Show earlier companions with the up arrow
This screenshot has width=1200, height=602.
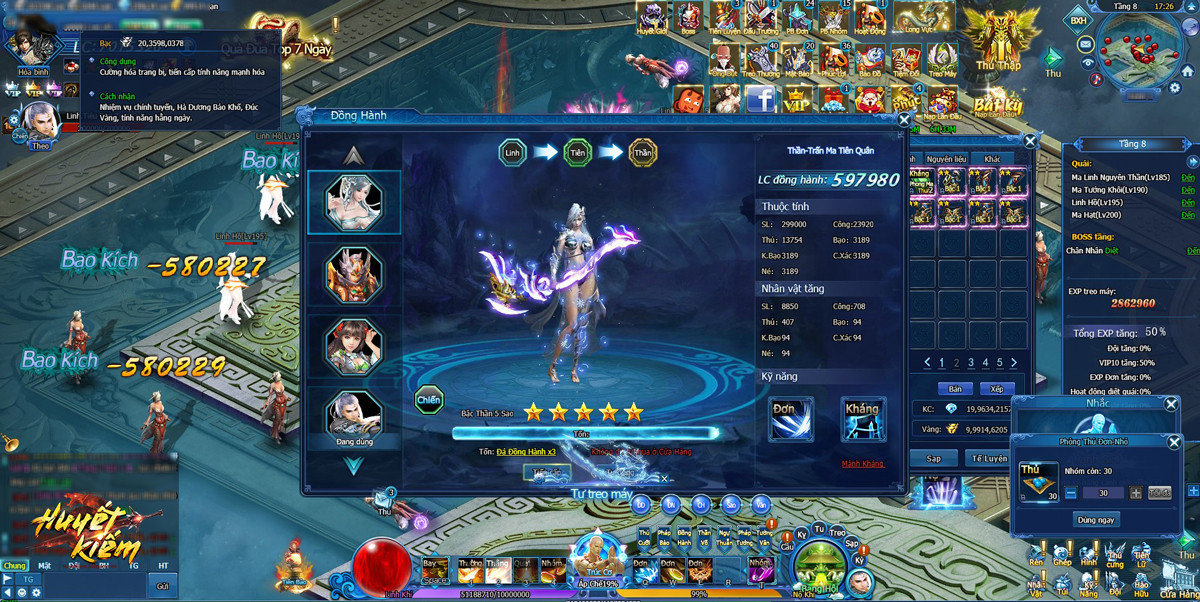tap(353, 156)
